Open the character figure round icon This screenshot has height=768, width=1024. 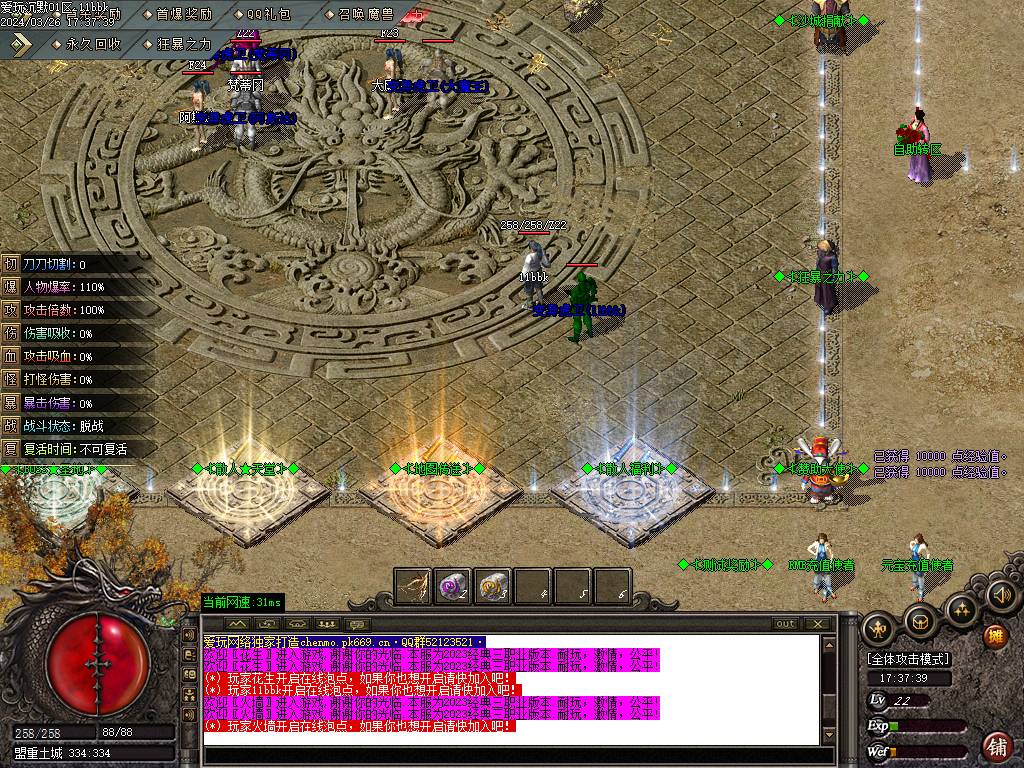click(x=878, y=628)
